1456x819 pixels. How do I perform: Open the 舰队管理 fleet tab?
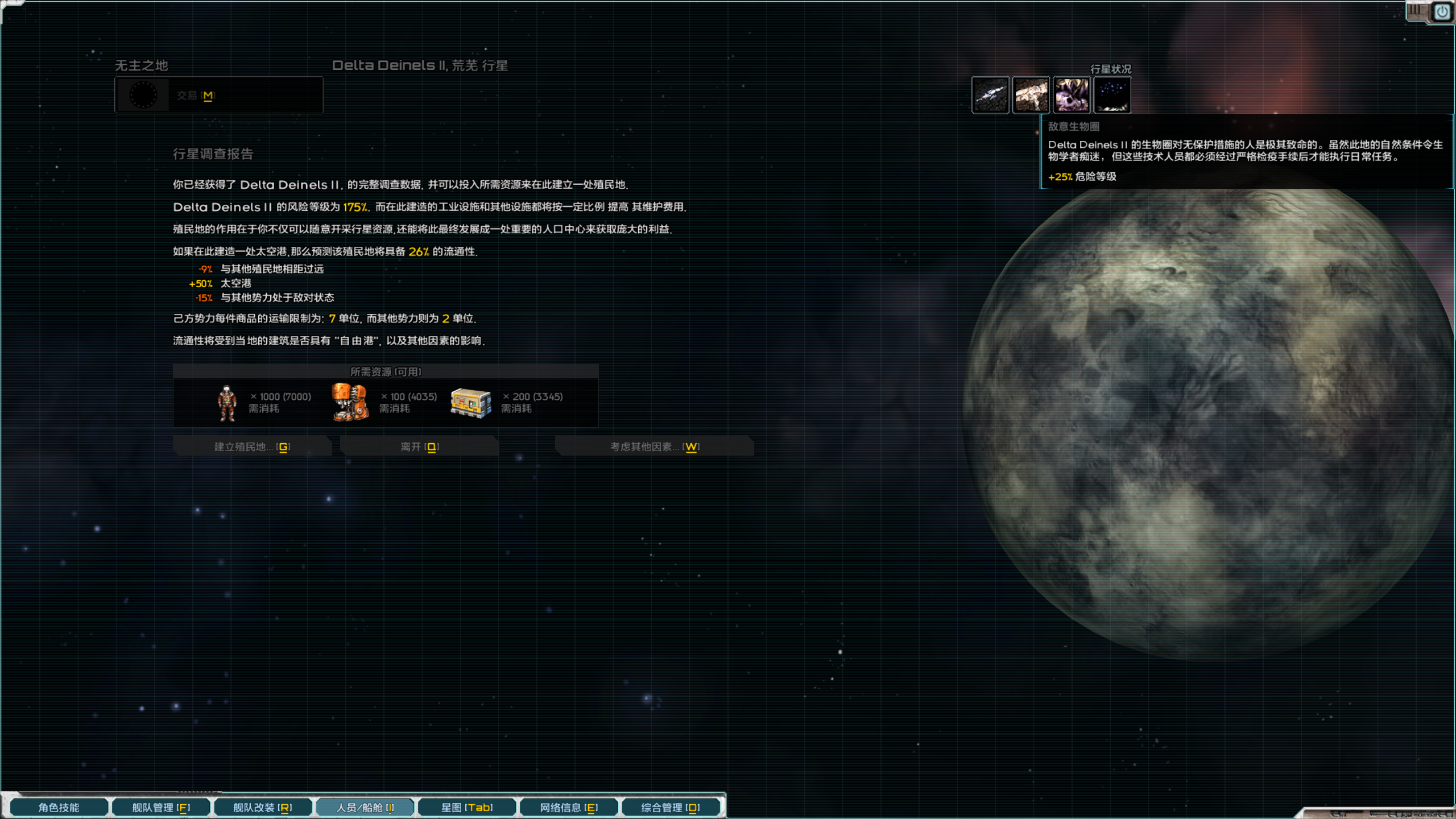tap(161, 807)
